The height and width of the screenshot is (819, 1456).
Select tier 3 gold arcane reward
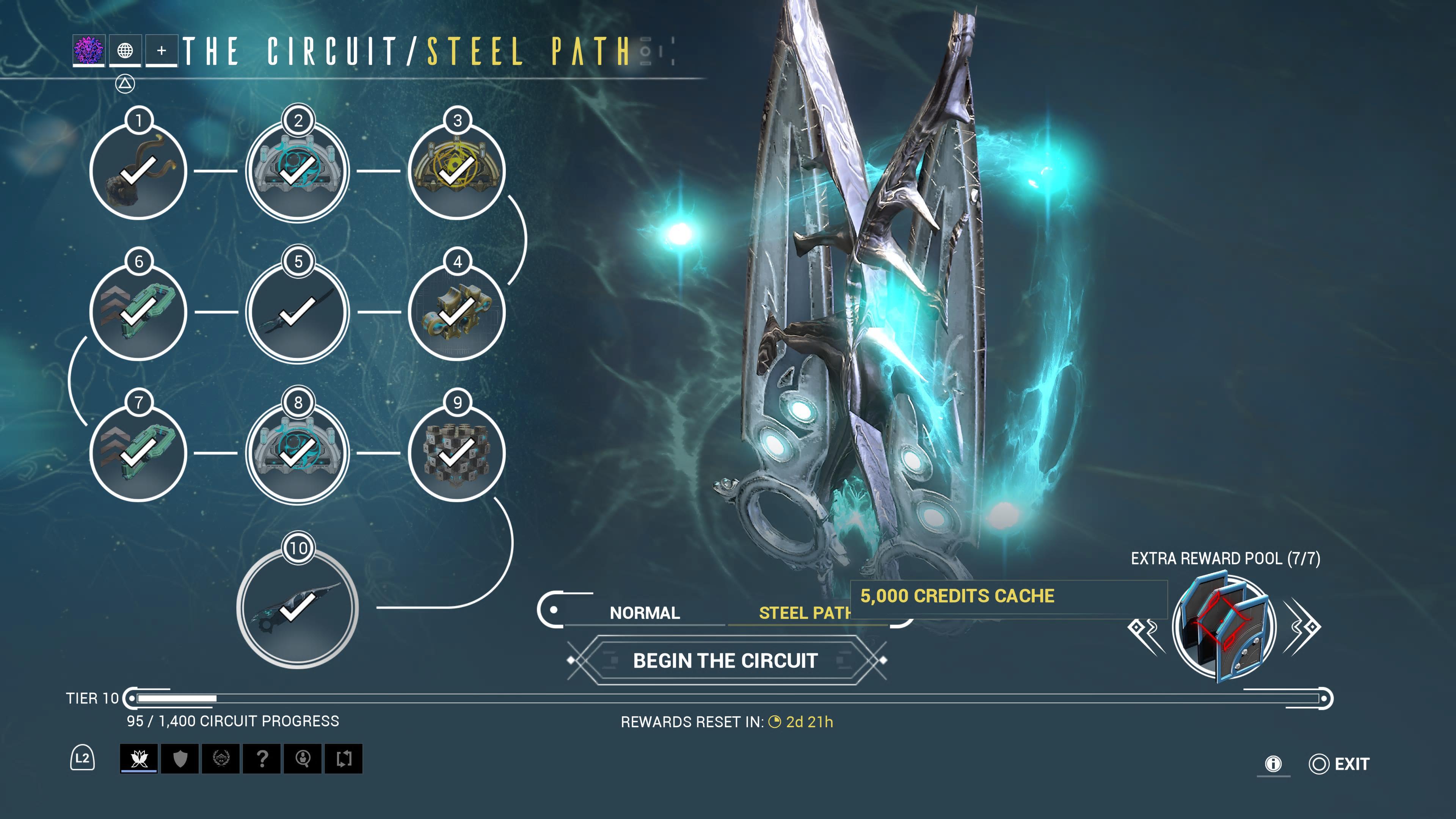[457, 171]
